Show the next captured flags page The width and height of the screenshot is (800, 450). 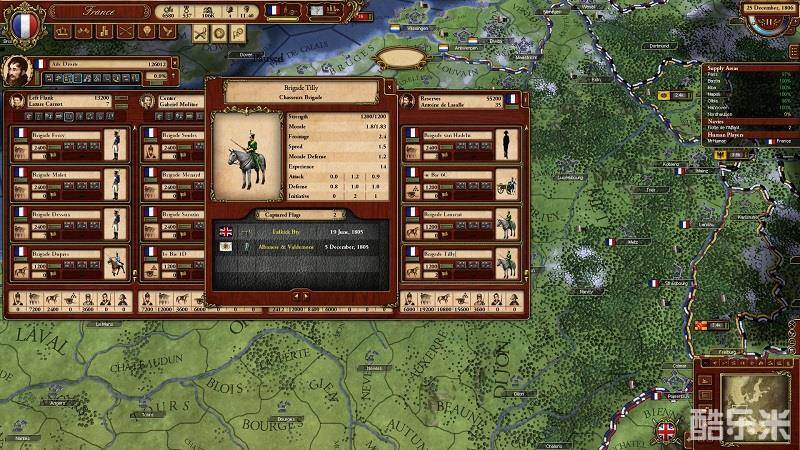click(x=304, y=296)
